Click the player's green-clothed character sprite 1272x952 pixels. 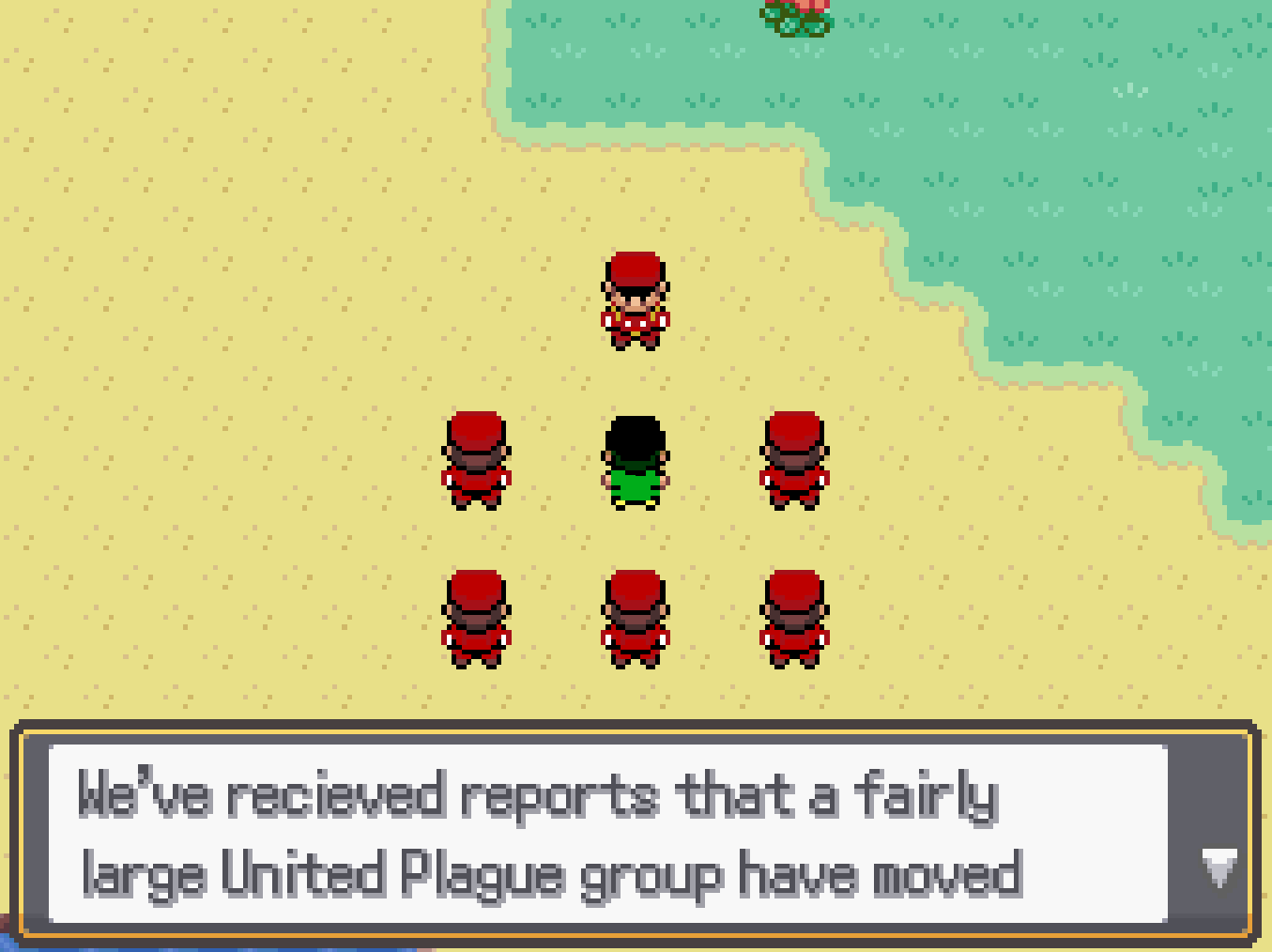tap(635, 460)
